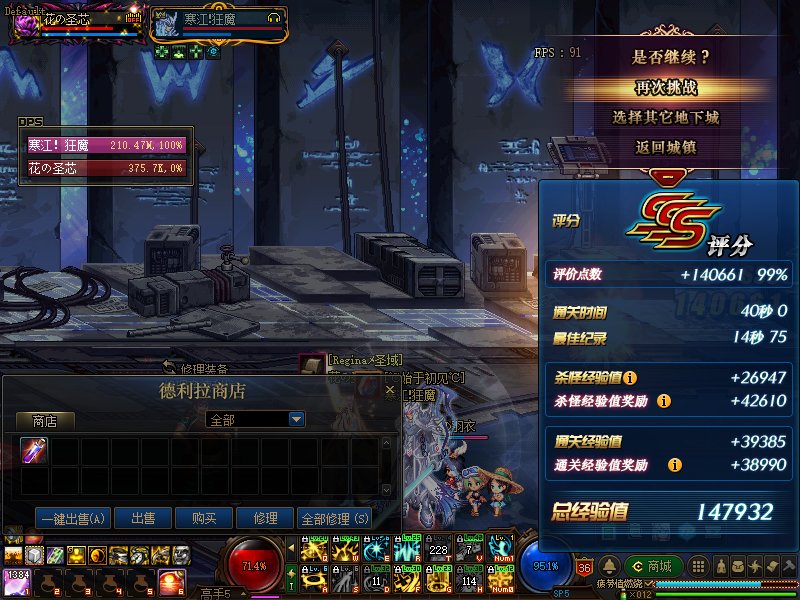Switch to the 商店 shop tab
The image size is (800, 600).
[x=44, y=421]
